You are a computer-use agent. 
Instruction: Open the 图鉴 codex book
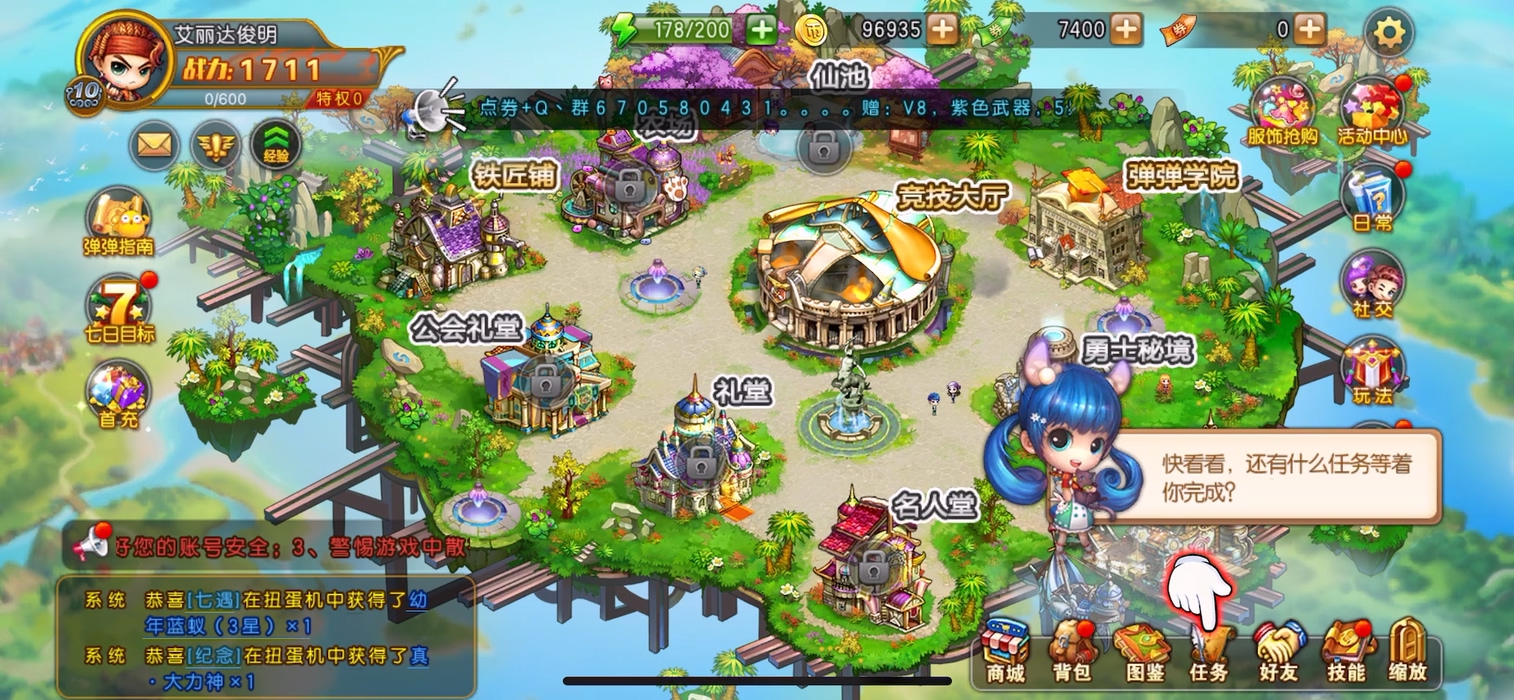point(1141,651)
